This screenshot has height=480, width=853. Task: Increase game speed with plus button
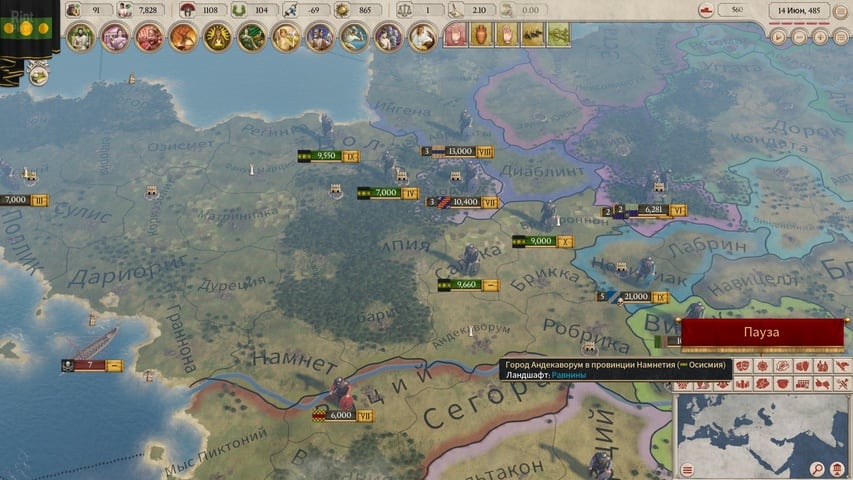[x=820, y=37]
